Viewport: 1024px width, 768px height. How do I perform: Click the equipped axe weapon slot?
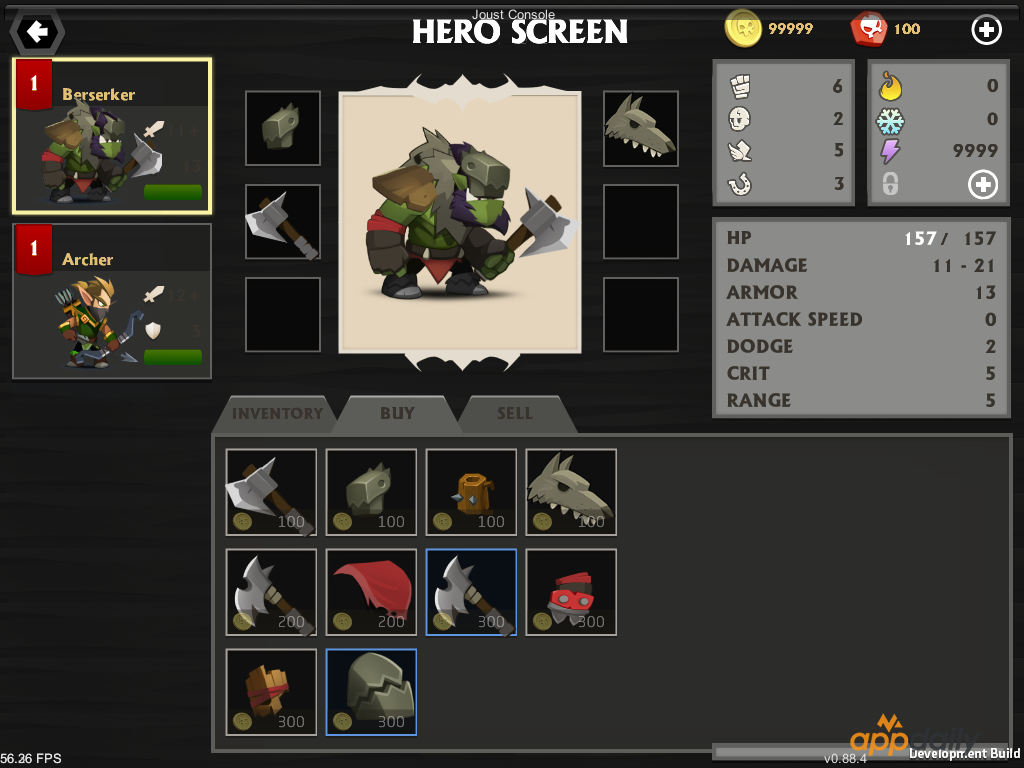pos(283,222)
